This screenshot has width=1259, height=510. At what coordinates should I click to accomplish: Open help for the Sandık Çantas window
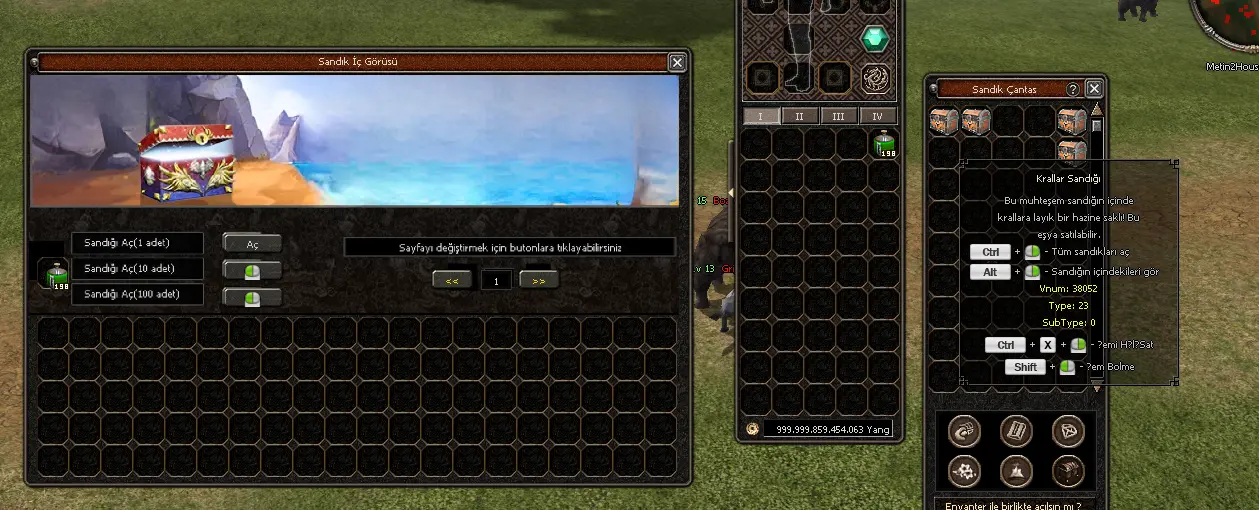[1073, 89]
